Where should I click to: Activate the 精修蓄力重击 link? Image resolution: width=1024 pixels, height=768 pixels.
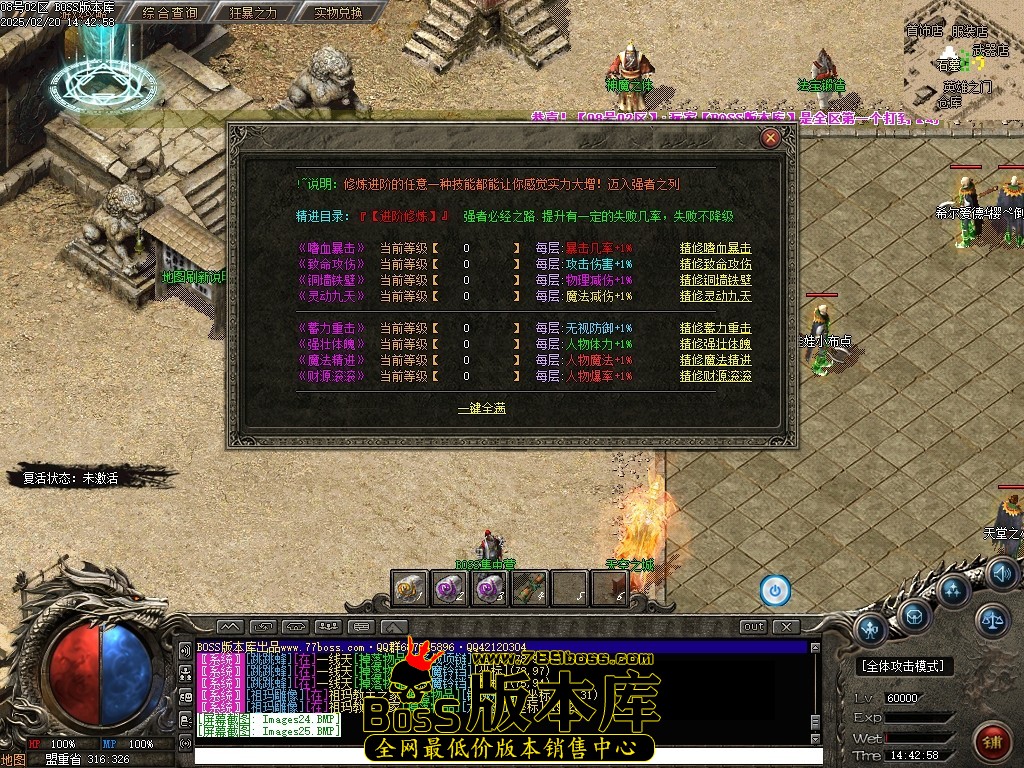point(715,328)
